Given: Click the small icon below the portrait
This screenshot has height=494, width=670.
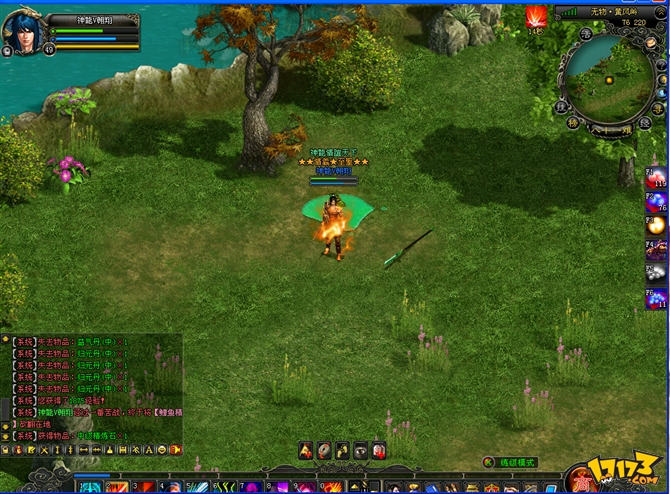Looking at the screenshot, I should tap(9, 51).
